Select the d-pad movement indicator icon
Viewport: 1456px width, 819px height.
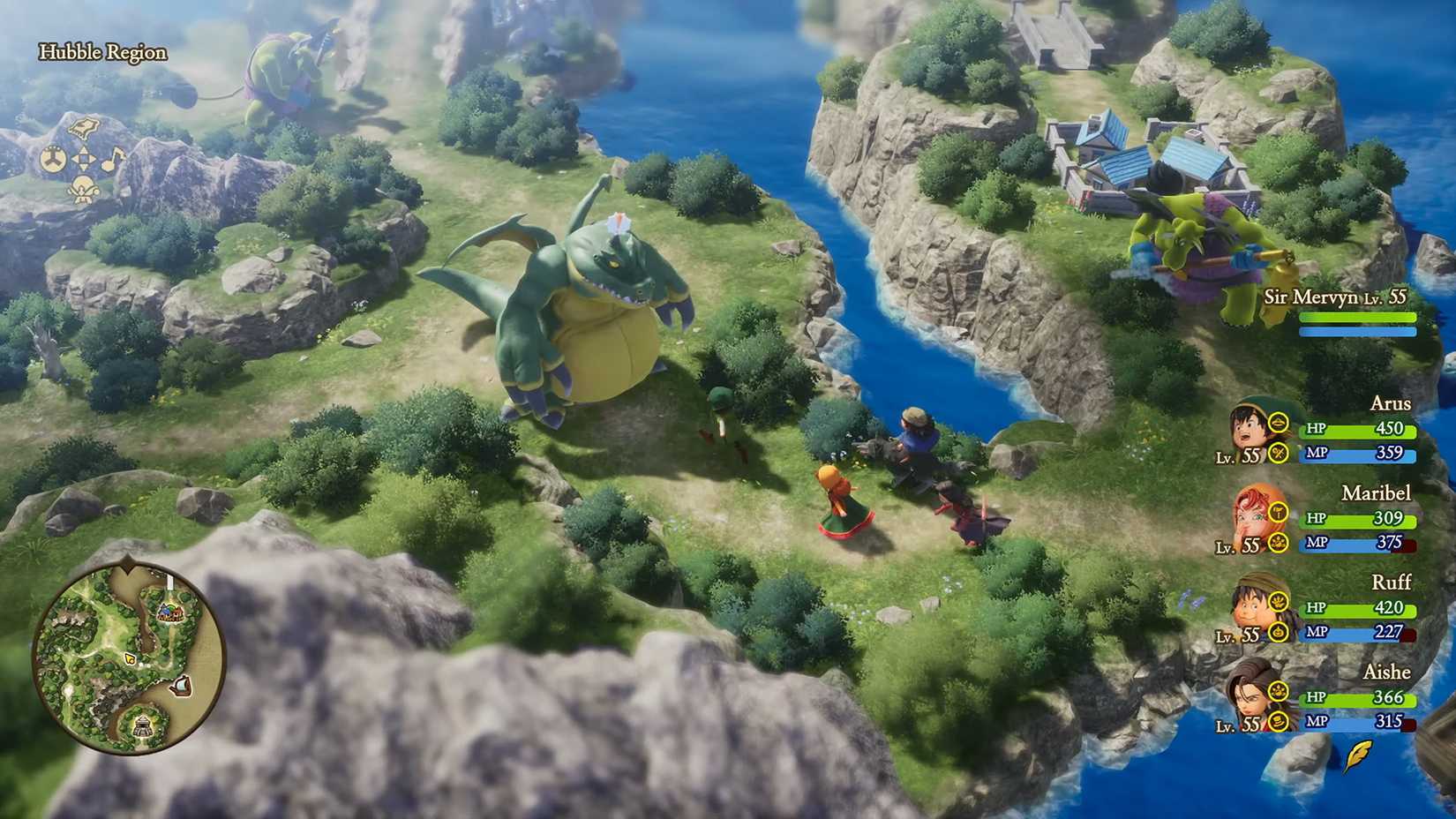tap(85, 161)
